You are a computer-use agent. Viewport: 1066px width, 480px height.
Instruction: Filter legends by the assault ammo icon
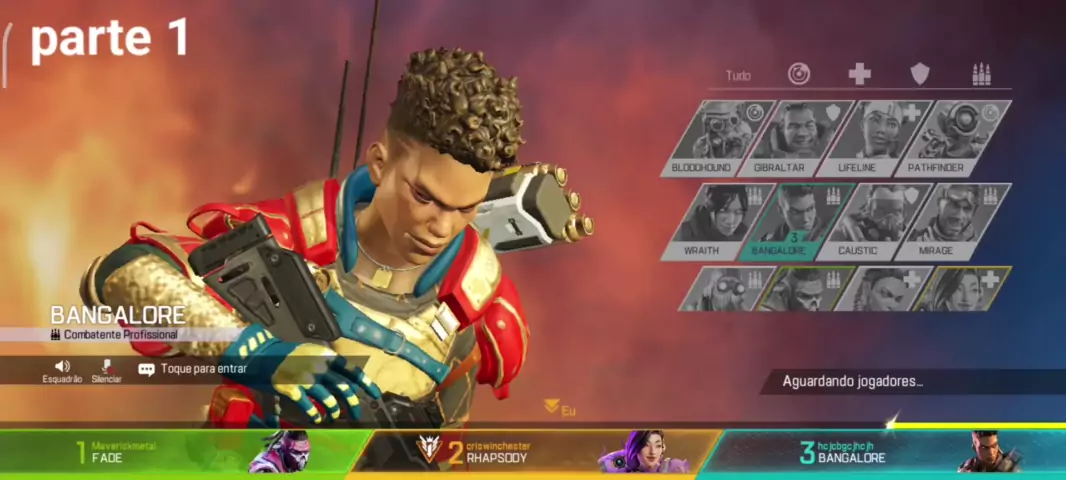(x=981, y=74)
